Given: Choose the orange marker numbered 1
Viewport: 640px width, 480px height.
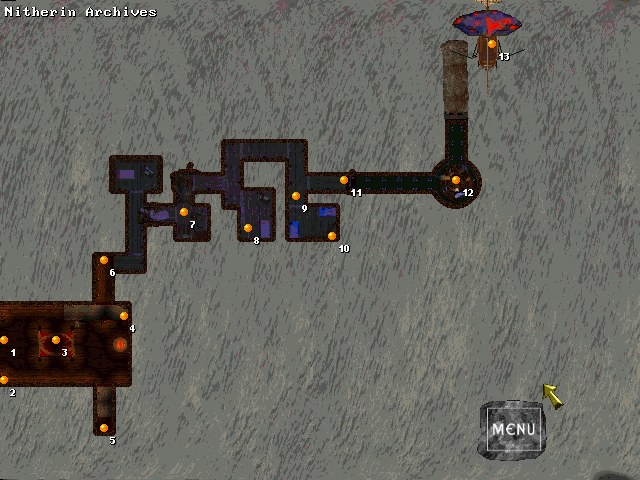Looking at the screenshot, I should (x=4, y=340).
